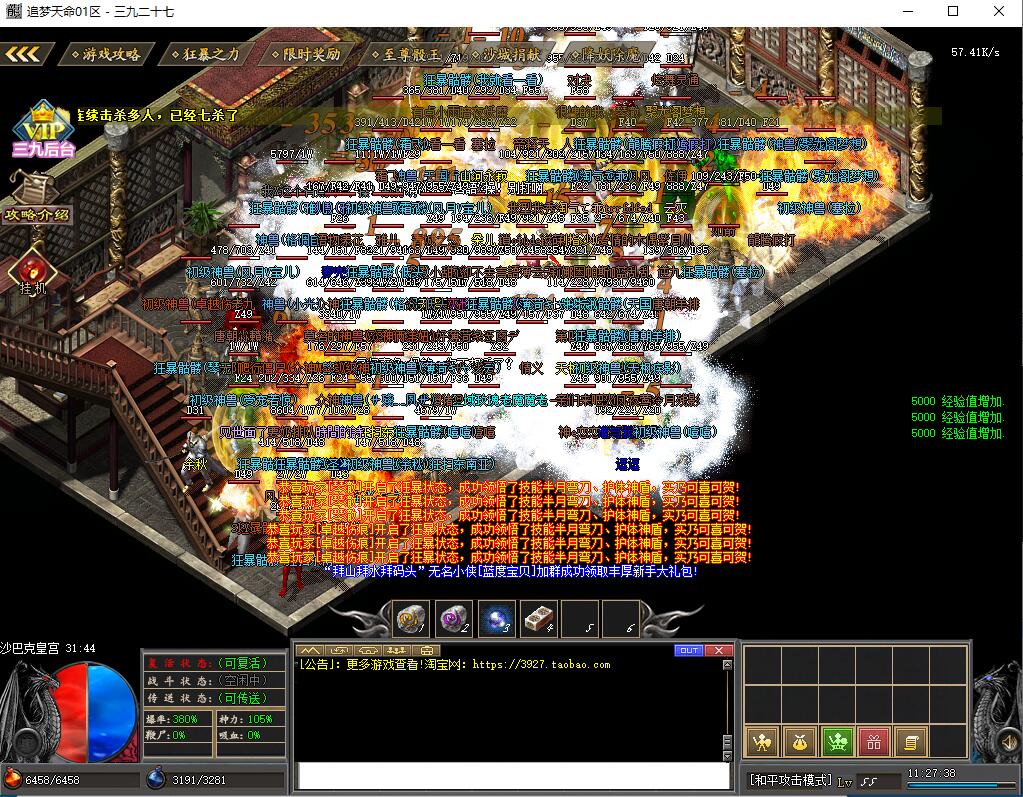This screenshot has height=797, width=1023.
Task: Open the 攻略介绍 scroll icon
Action: (x=37, y=198)
